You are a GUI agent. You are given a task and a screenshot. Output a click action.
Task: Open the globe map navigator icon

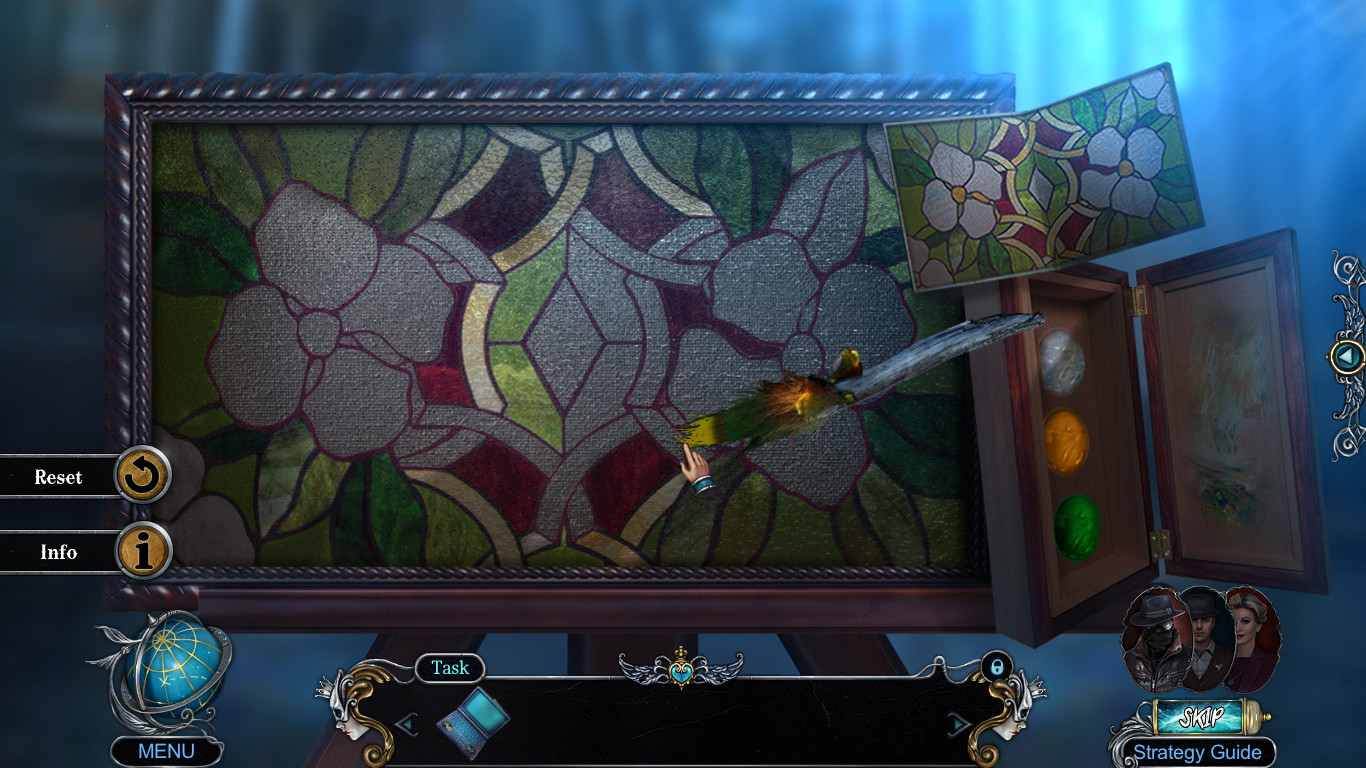[177, 671]
